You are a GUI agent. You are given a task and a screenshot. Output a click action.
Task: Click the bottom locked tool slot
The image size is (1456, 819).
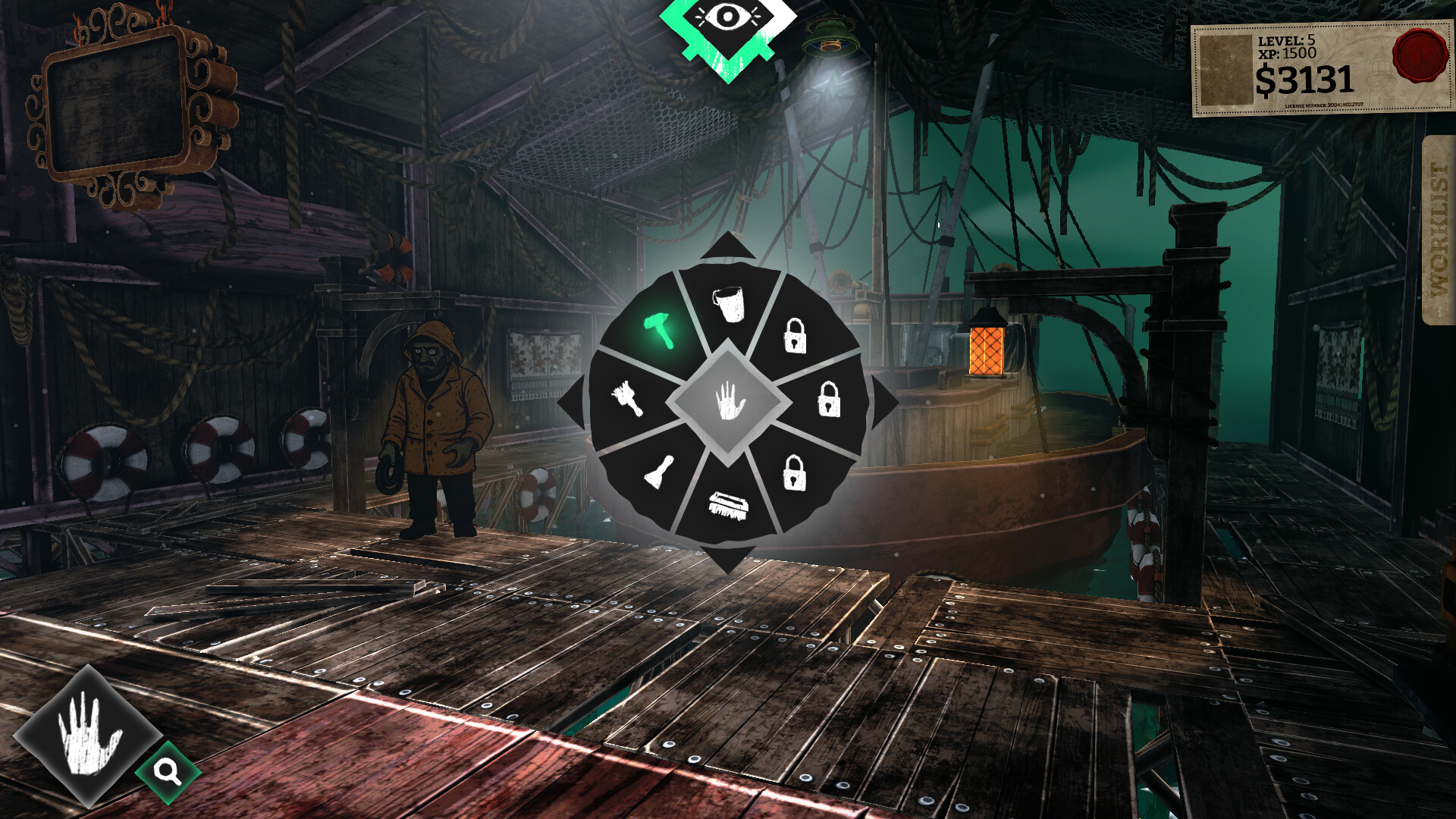(x=793, y=473)
